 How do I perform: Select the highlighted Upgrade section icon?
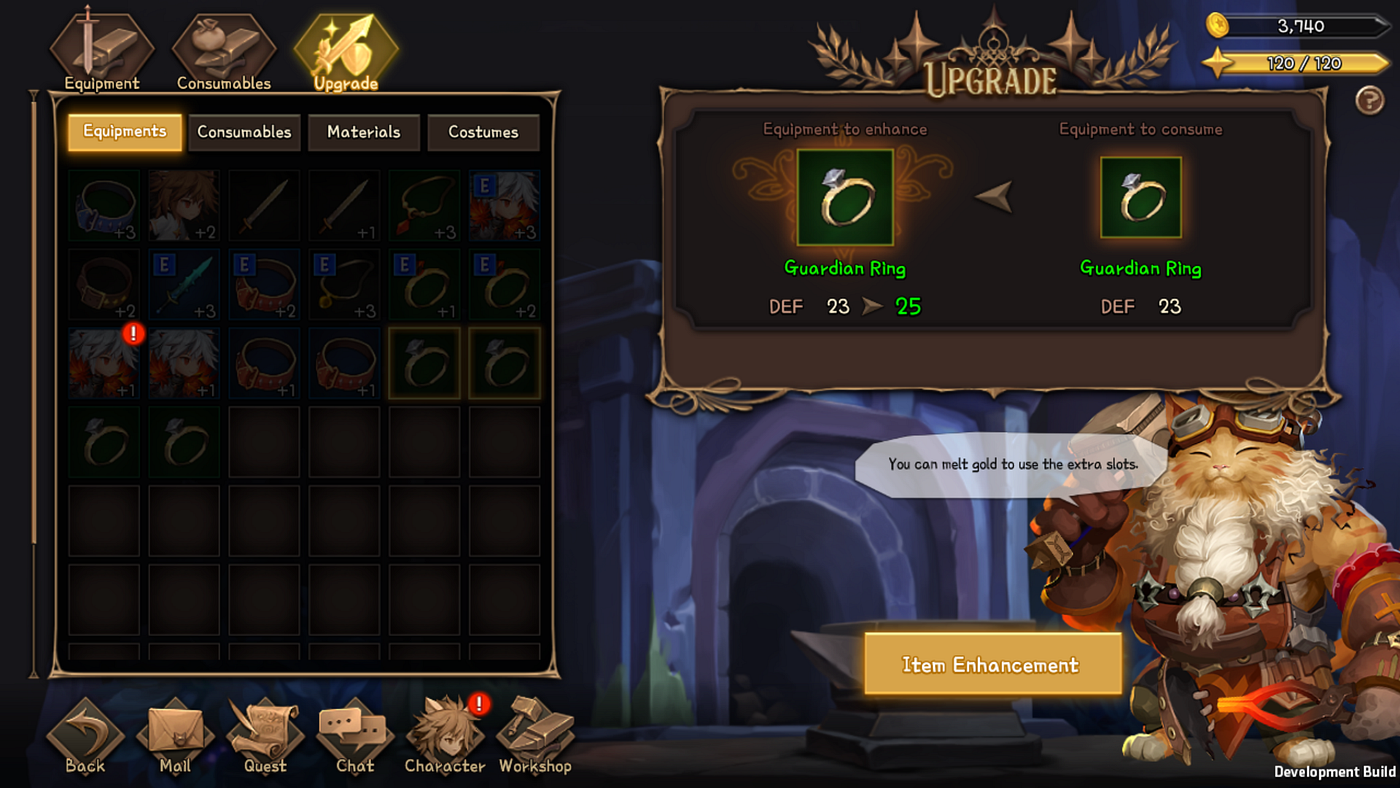346,51
